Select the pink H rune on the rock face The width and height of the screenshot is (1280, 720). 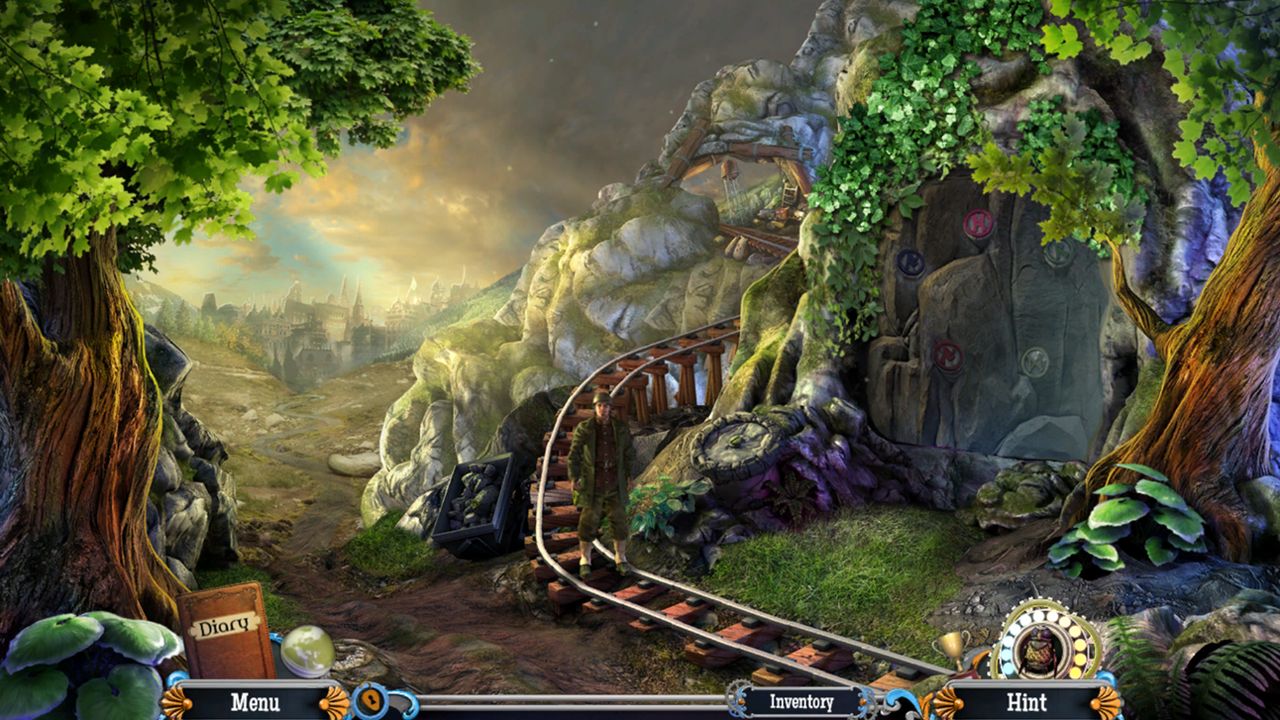pos(977,224)
